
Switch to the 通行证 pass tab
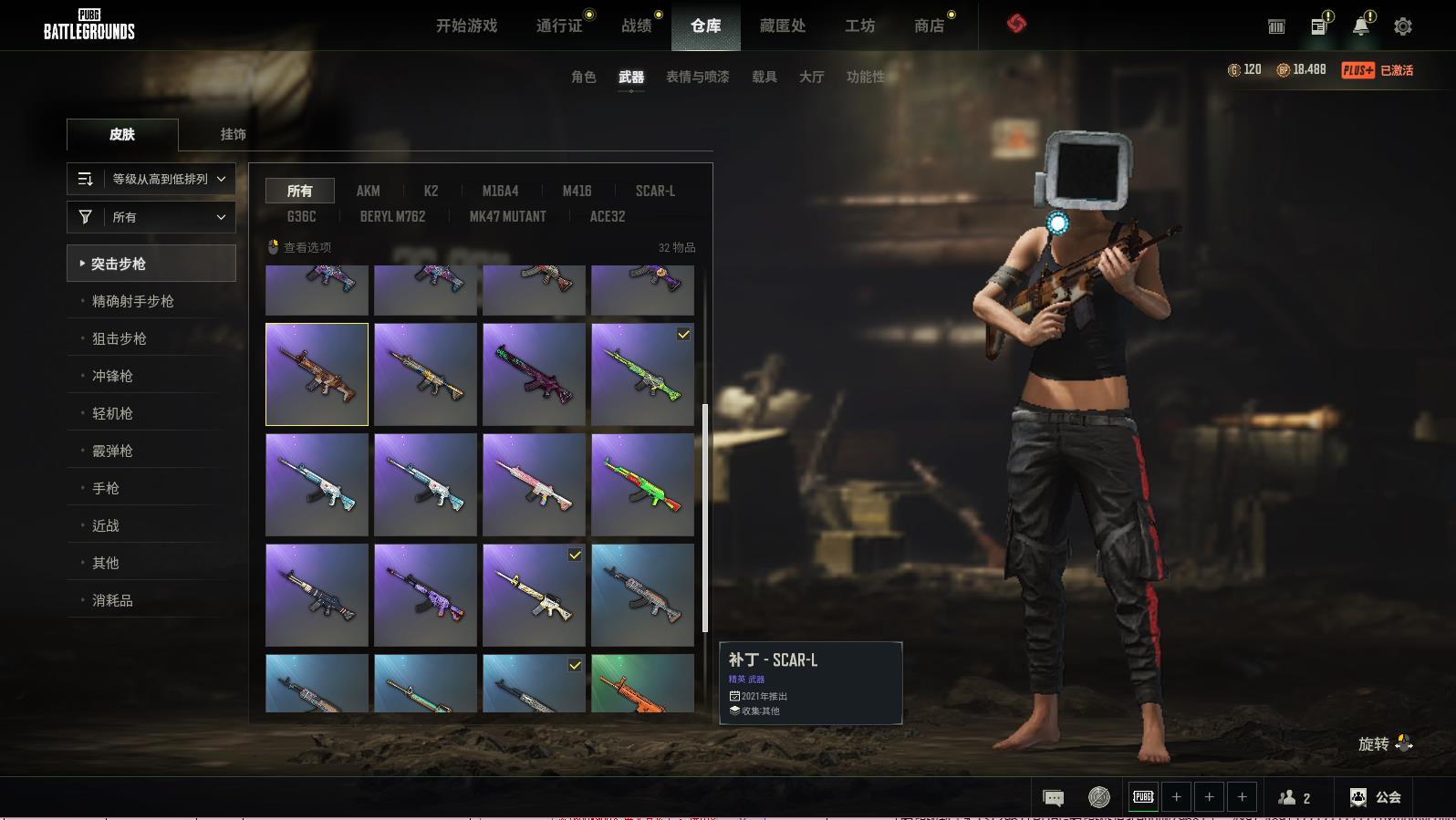click(x=559, y=26)
